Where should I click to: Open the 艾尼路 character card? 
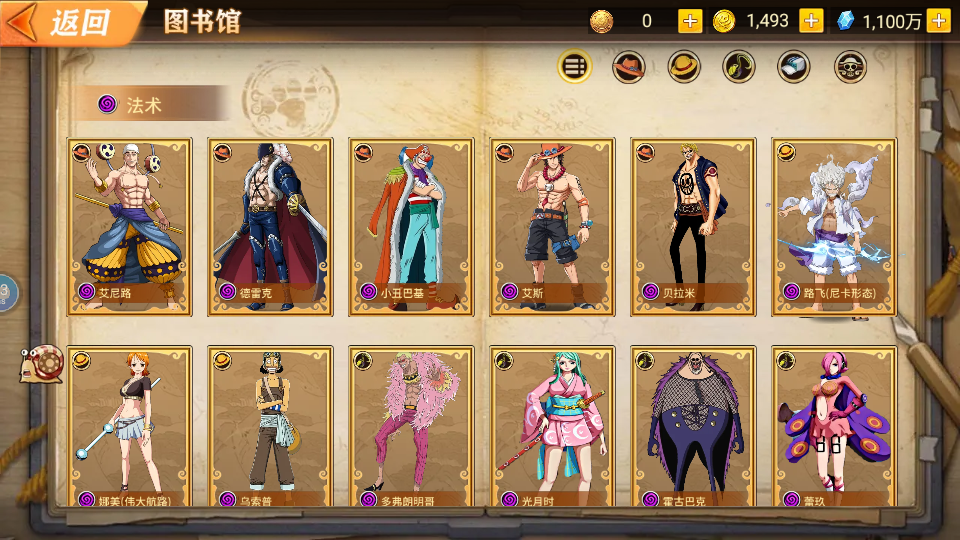(x=129, y=226)
